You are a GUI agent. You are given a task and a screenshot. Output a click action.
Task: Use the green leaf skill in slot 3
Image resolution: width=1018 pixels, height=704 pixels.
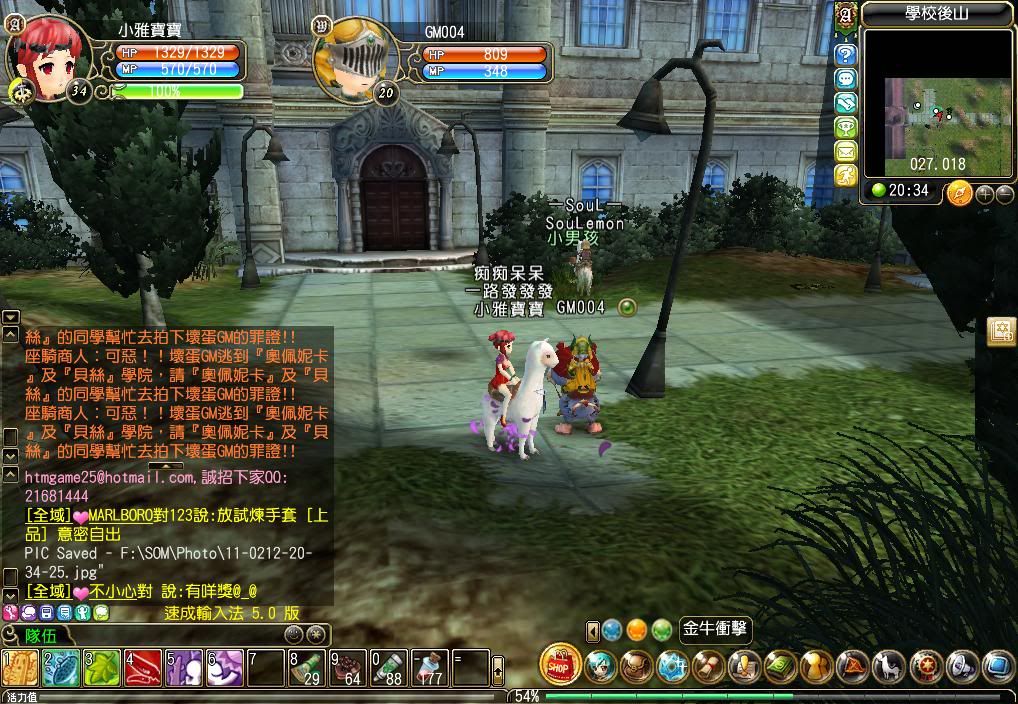[x=100, y=668]
